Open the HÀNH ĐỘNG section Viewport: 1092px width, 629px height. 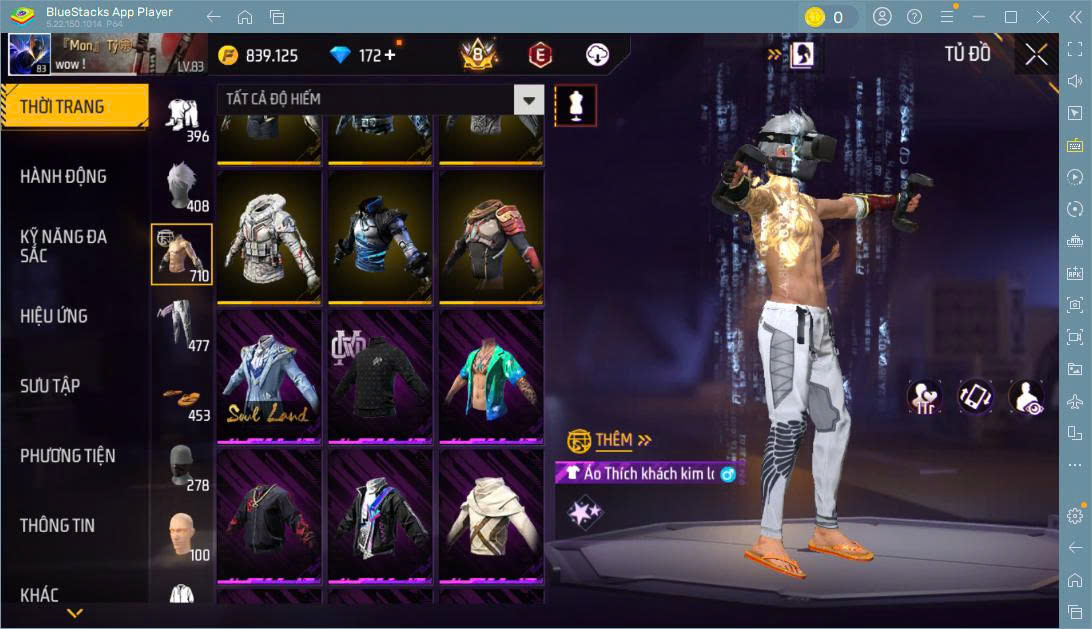click(63, 177)
